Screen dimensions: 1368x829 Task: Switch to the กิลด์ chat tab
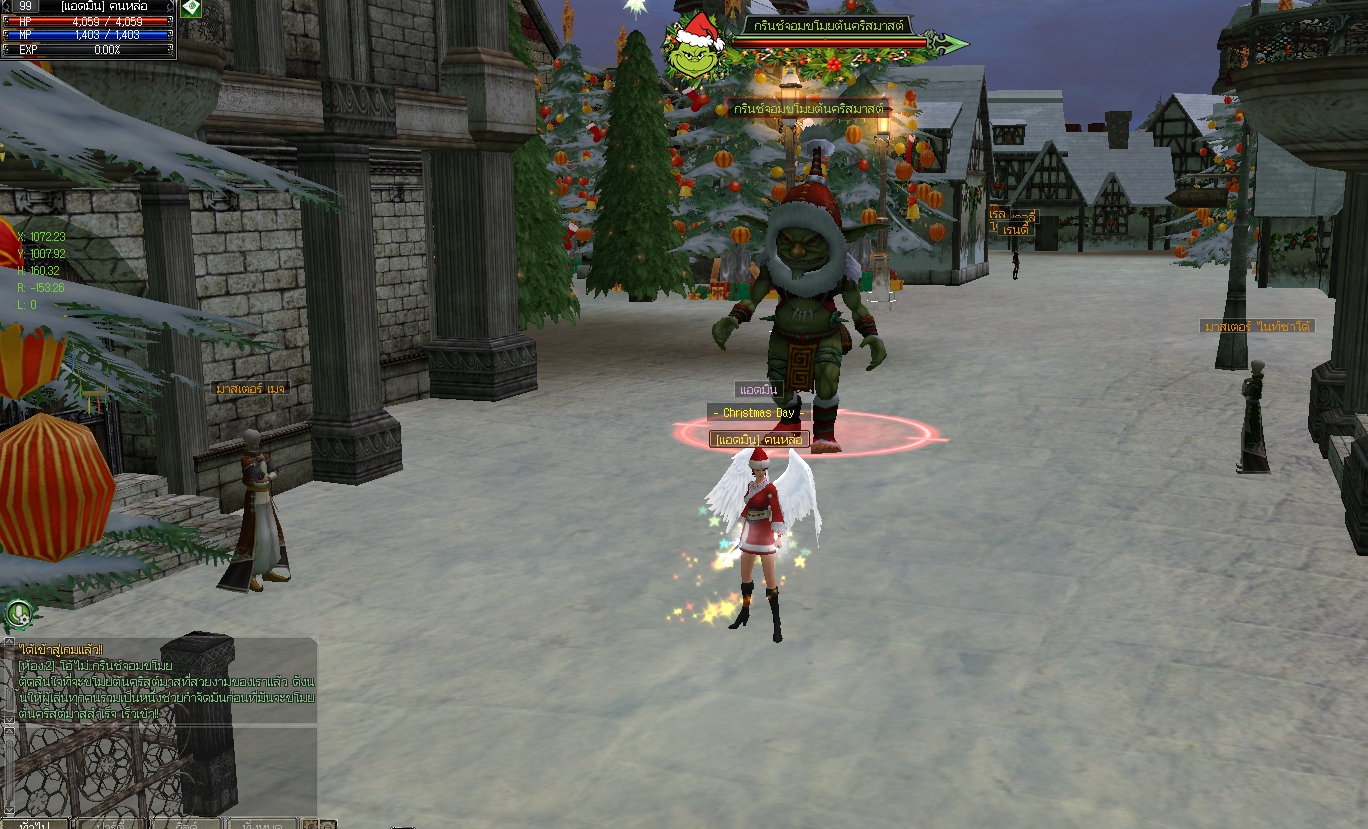tap(186, 824)
